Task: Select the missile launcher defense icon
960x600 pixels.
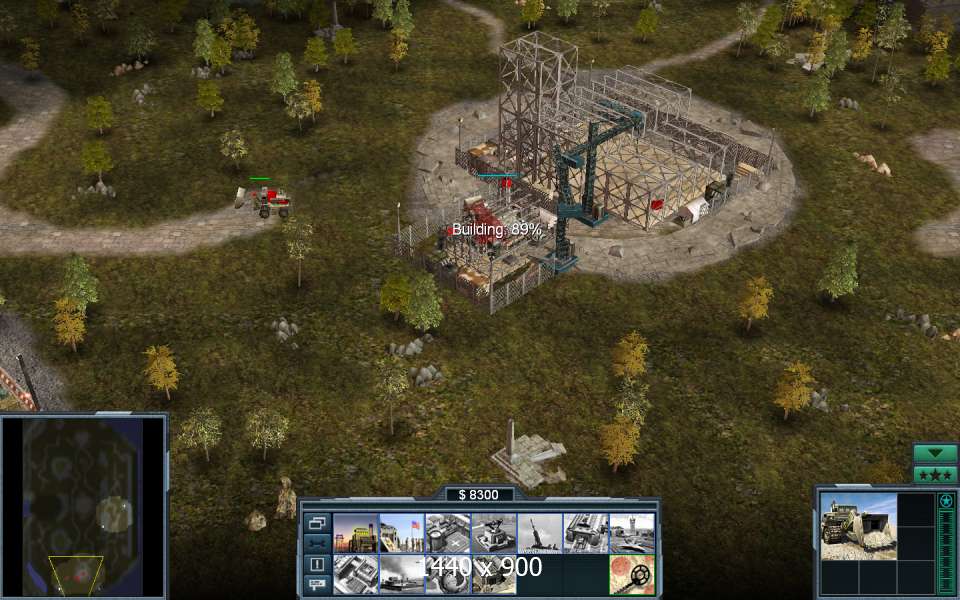Action: [x=540, y=533]
